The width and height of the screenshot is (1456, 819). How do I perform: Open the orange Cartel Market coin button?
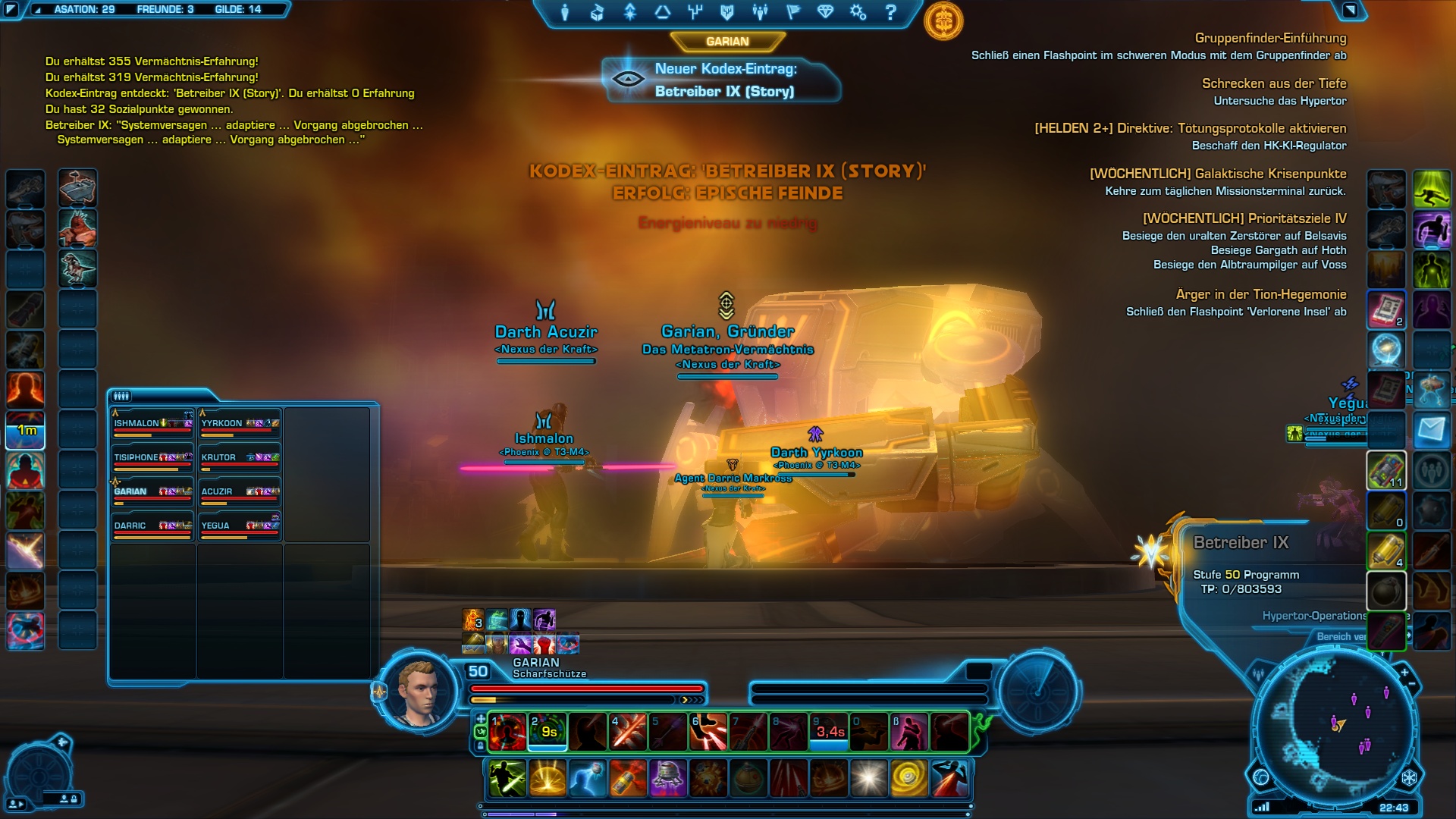pos(943,21)
